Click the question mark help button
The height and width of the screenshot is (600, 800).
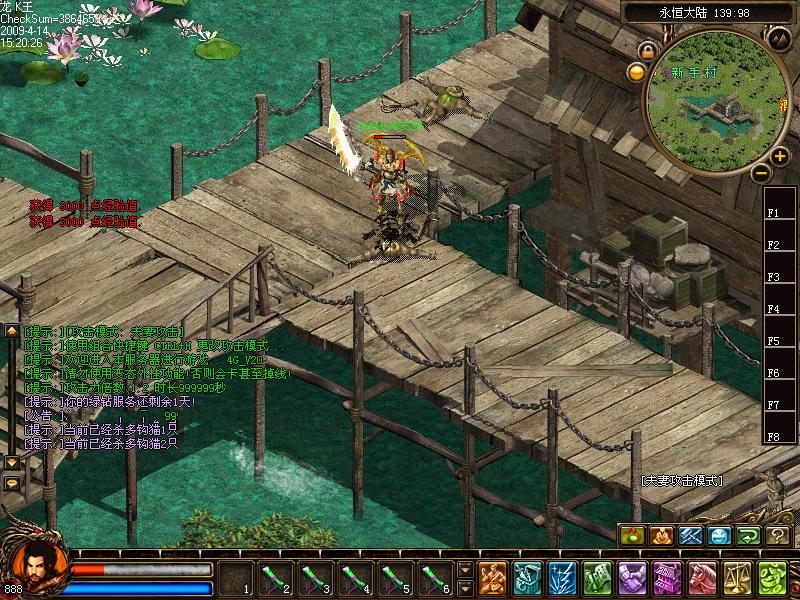[x=778, y=536]
